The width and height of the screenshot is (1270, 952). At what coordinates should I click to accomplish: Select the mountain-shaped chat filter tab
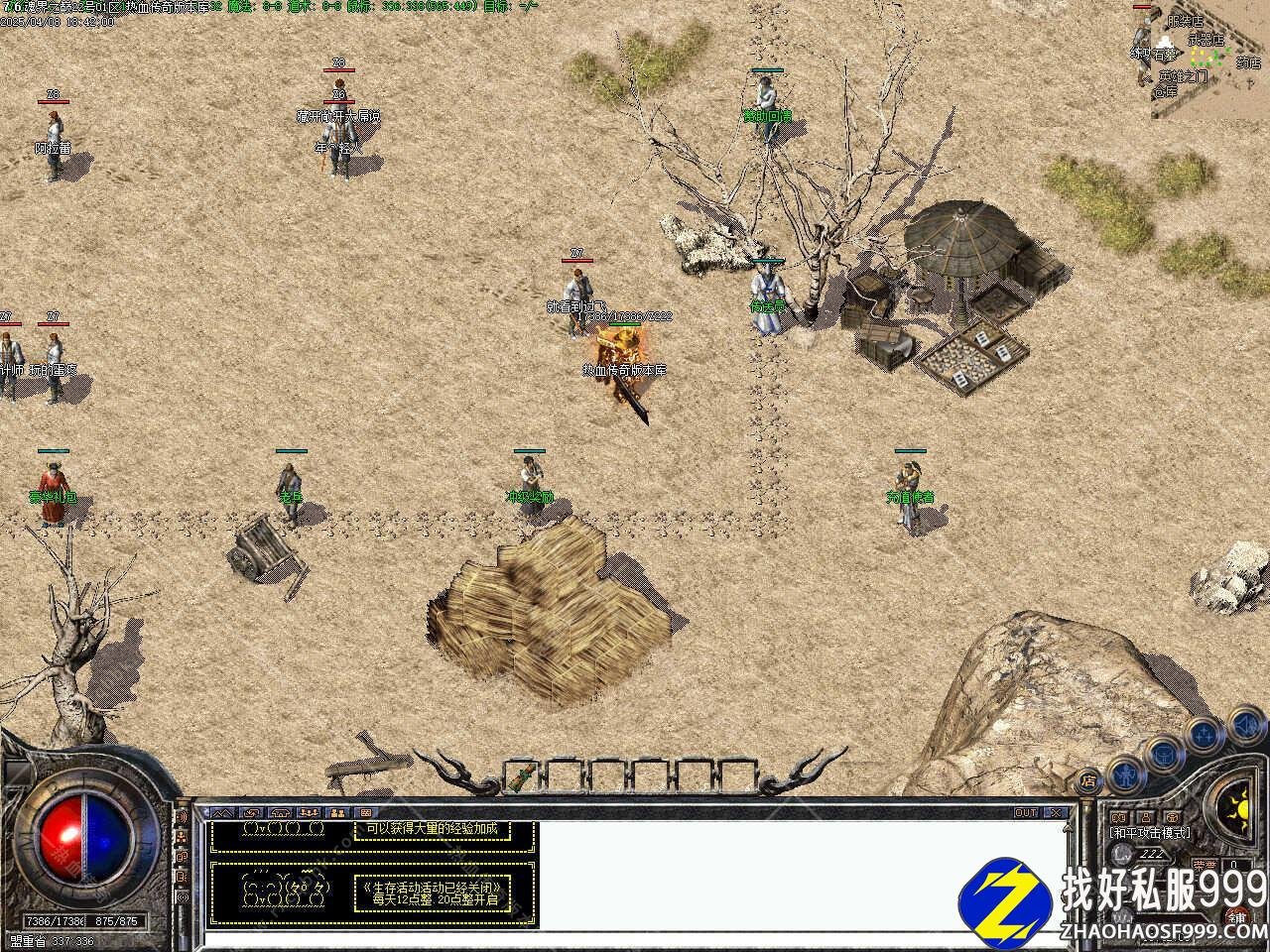[x=220, y=813]
